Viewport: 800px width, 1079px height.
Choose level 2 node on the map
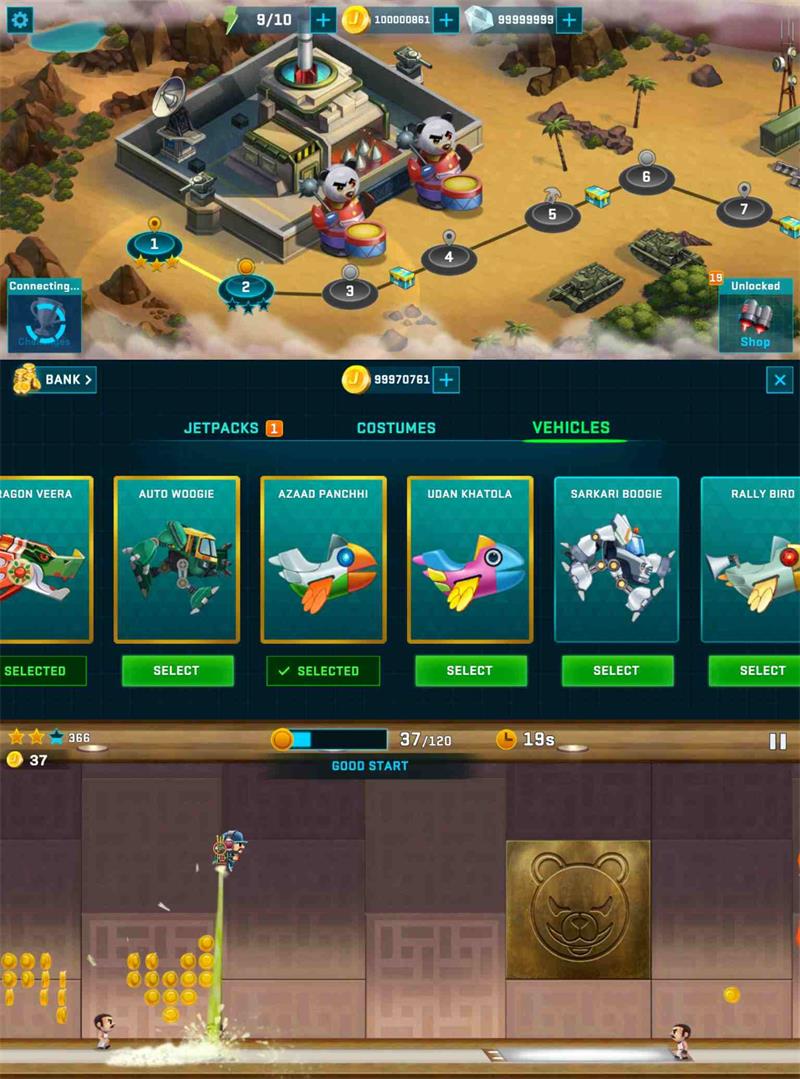point(245,287)
